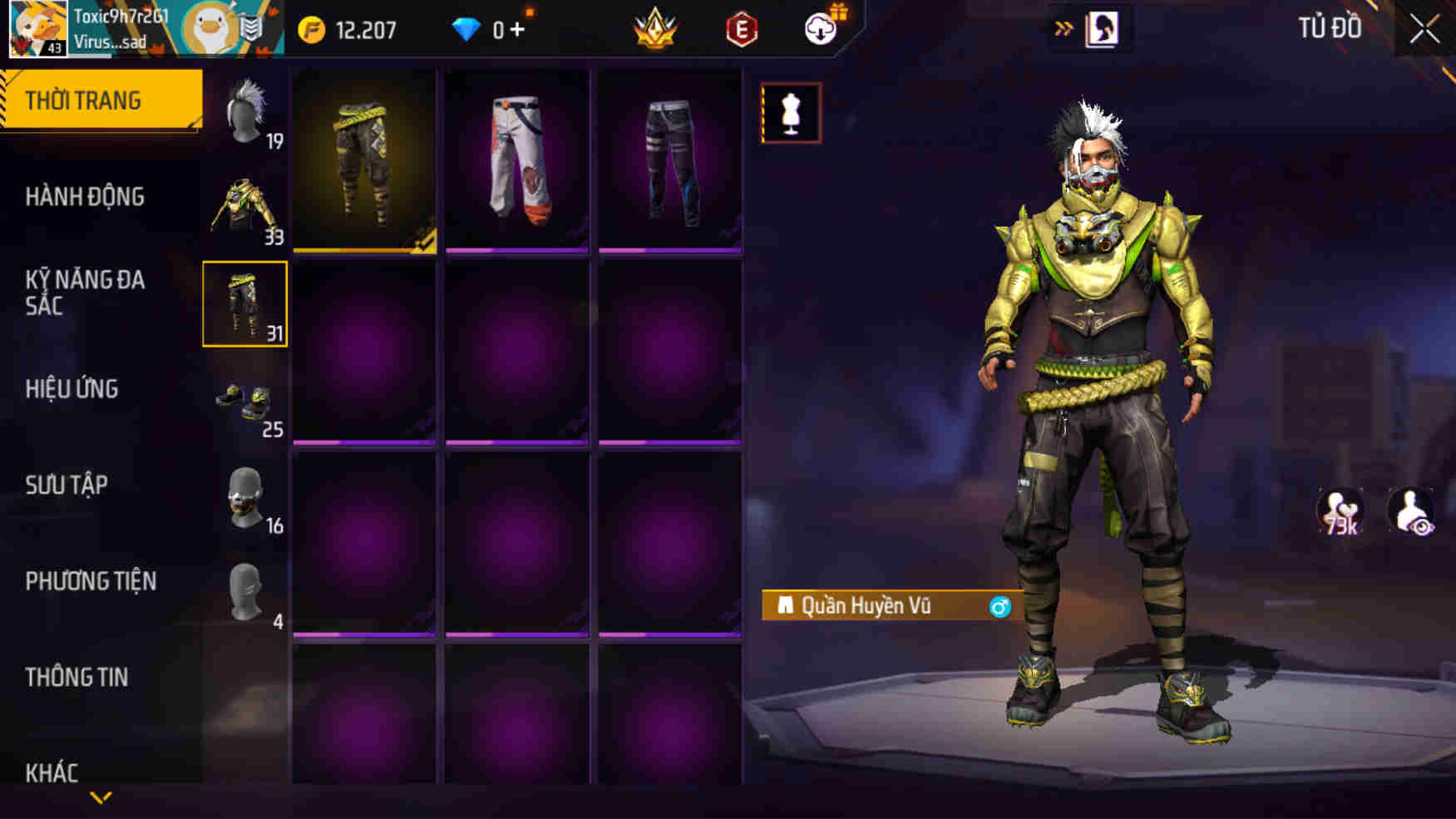The image size is (1456, 819).
Task: Select the shoes category showing 25 items
Action: [x=246, y=401]
